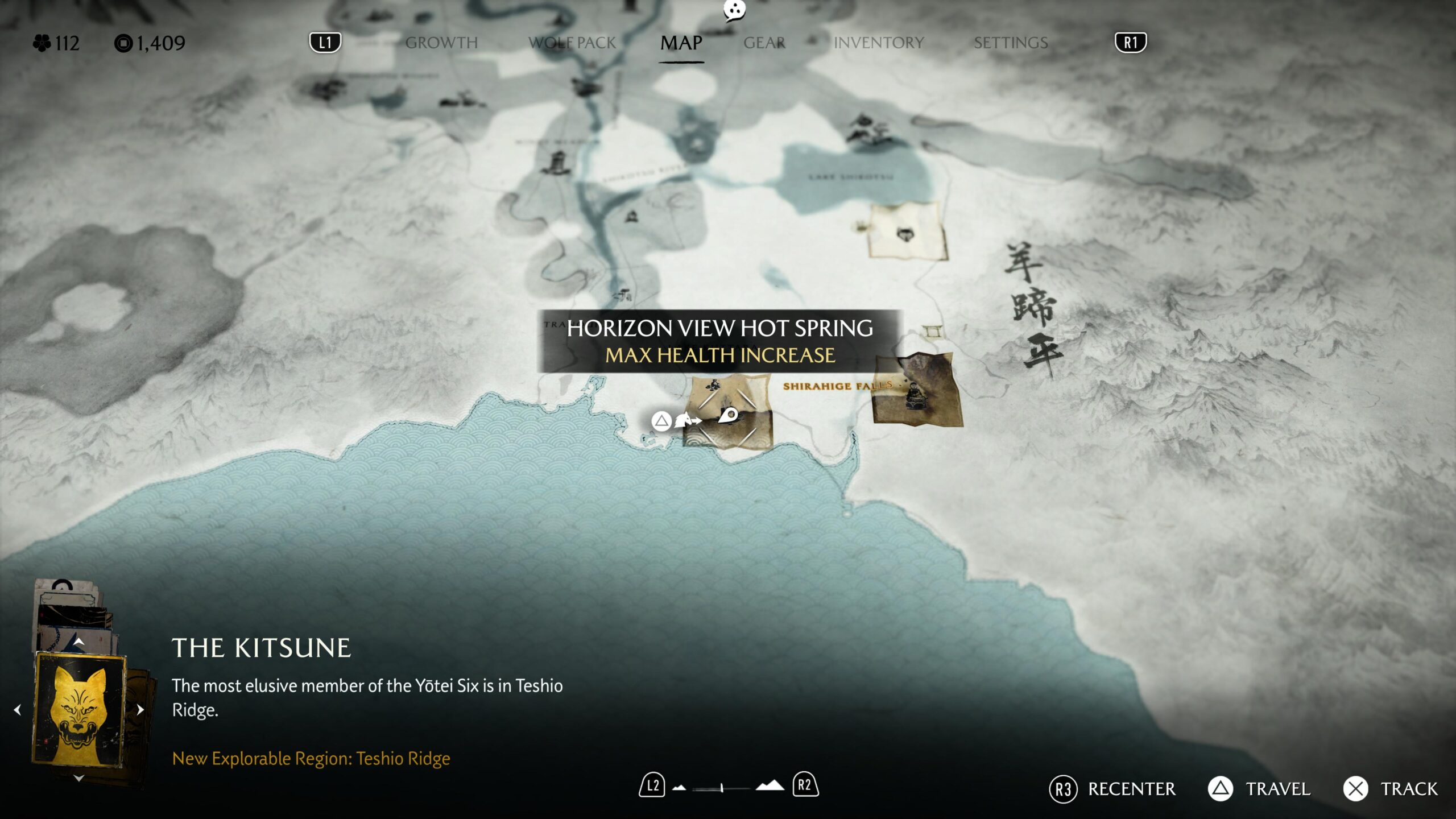Select the seated figure map card
The width and height of the screenshot is (1456, 819).
[x=917, y=392]
